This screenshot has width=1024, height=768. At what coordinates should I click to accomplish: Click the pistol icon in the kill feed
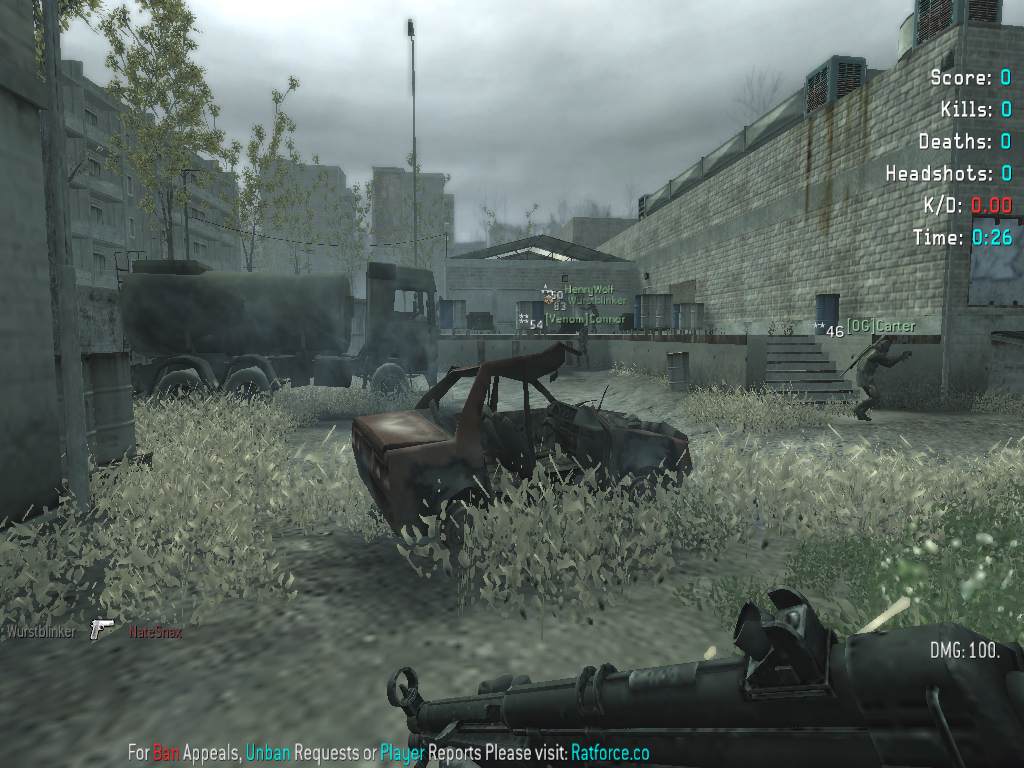tap(101, 630)
